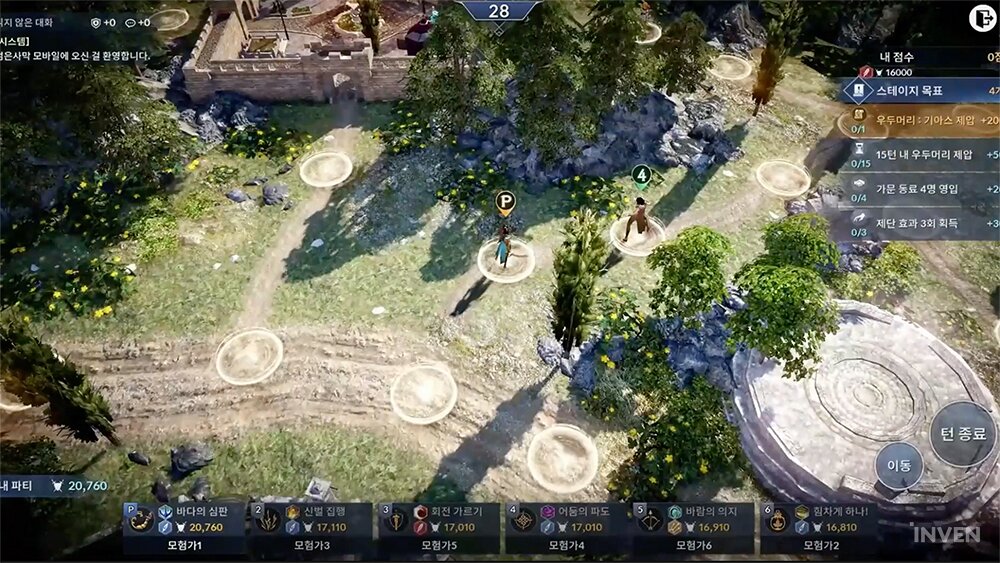The width and height of the screenshot is (1000, 563).
Task: Select the 가문 동료 4명 영입 objective
Action: tap(920, 189)
